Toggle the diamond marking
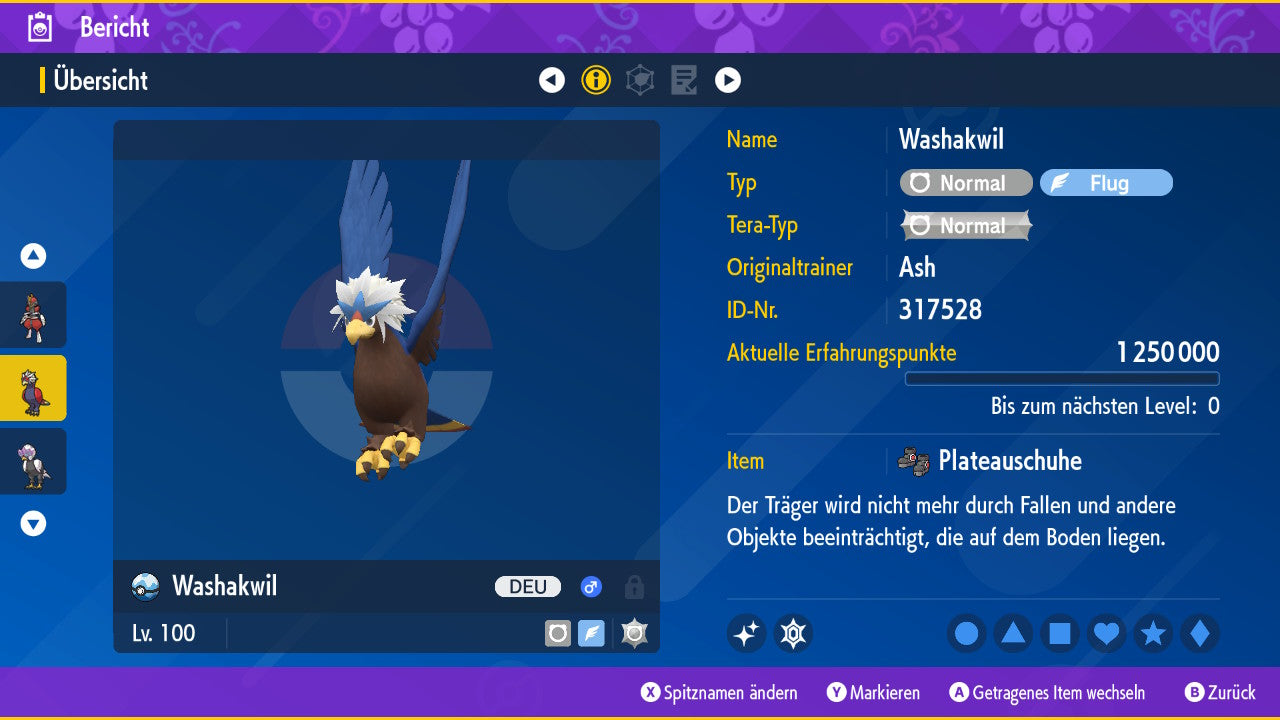 (x=1200, y=633)
